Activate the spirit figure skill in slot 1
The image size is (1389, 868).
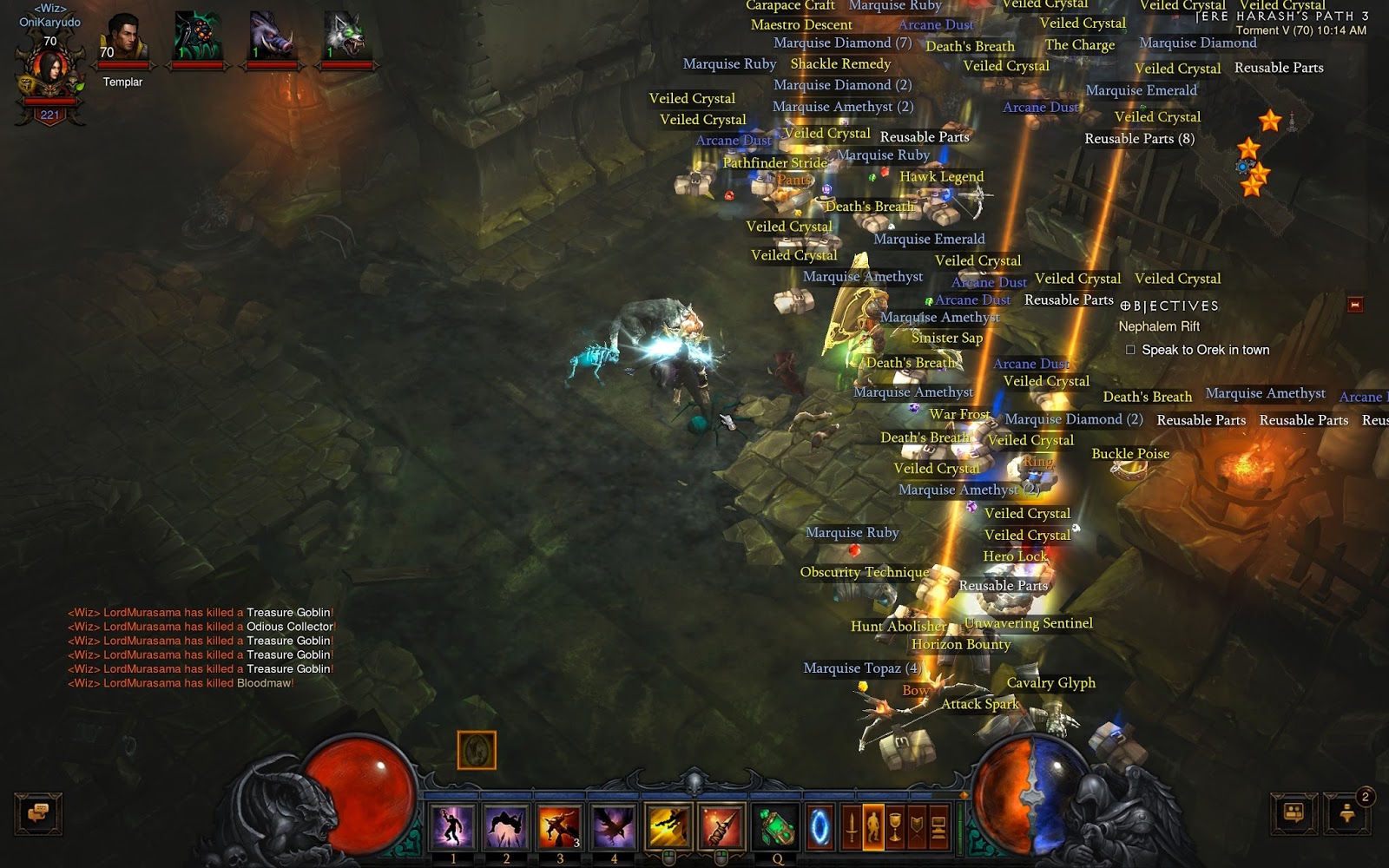pos(452,825)
